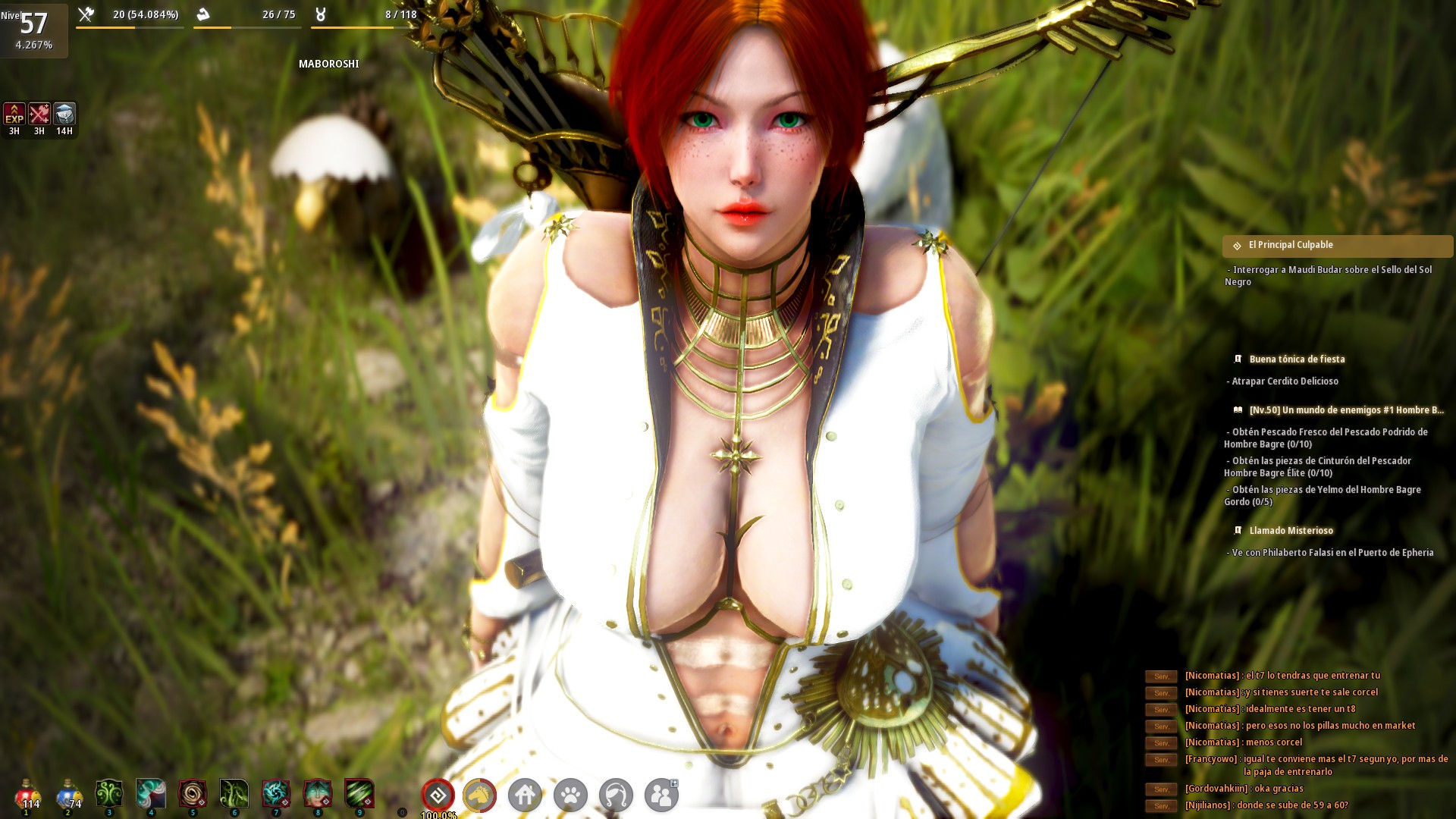
Task: Use the red health potion in slot 1
Action: click(x=28, y=795)
